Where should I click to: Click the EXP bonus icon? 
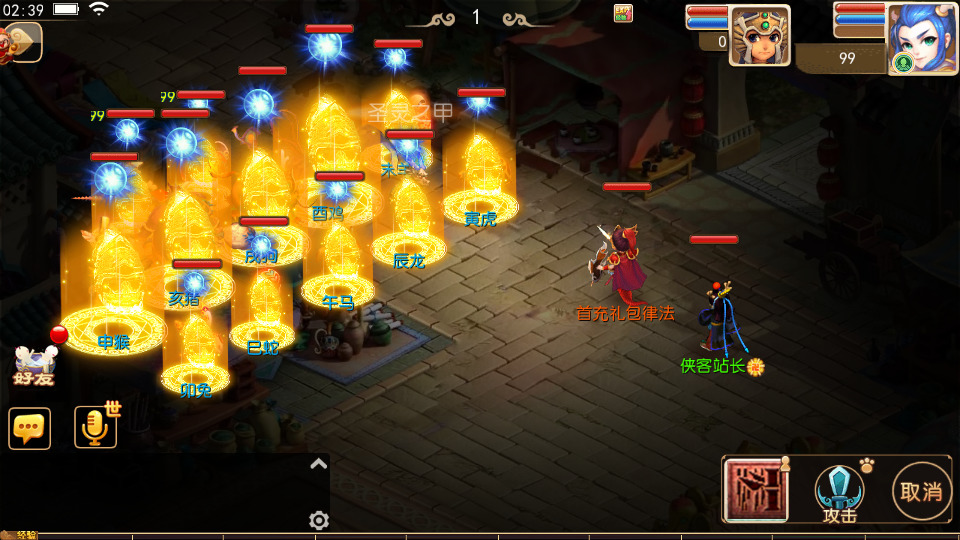(623, 13)
